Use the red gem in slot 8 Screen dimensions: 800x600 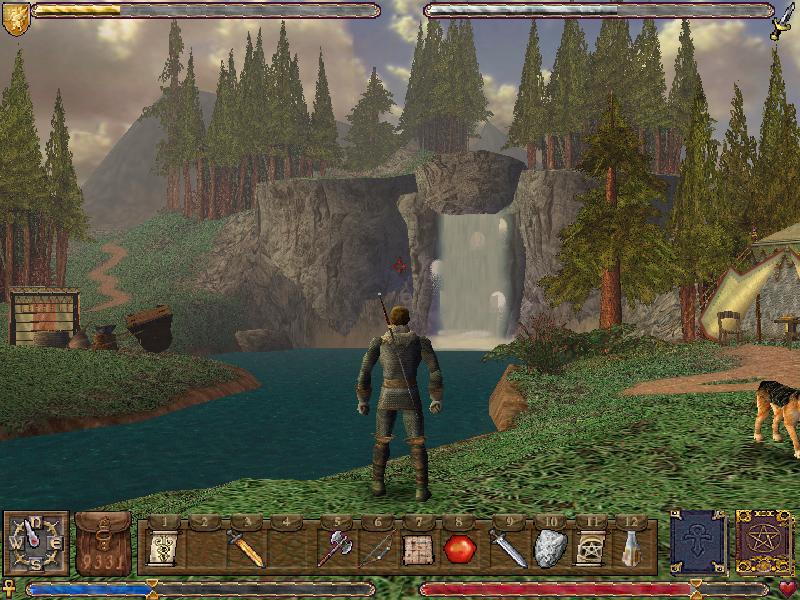pos(458,548)
